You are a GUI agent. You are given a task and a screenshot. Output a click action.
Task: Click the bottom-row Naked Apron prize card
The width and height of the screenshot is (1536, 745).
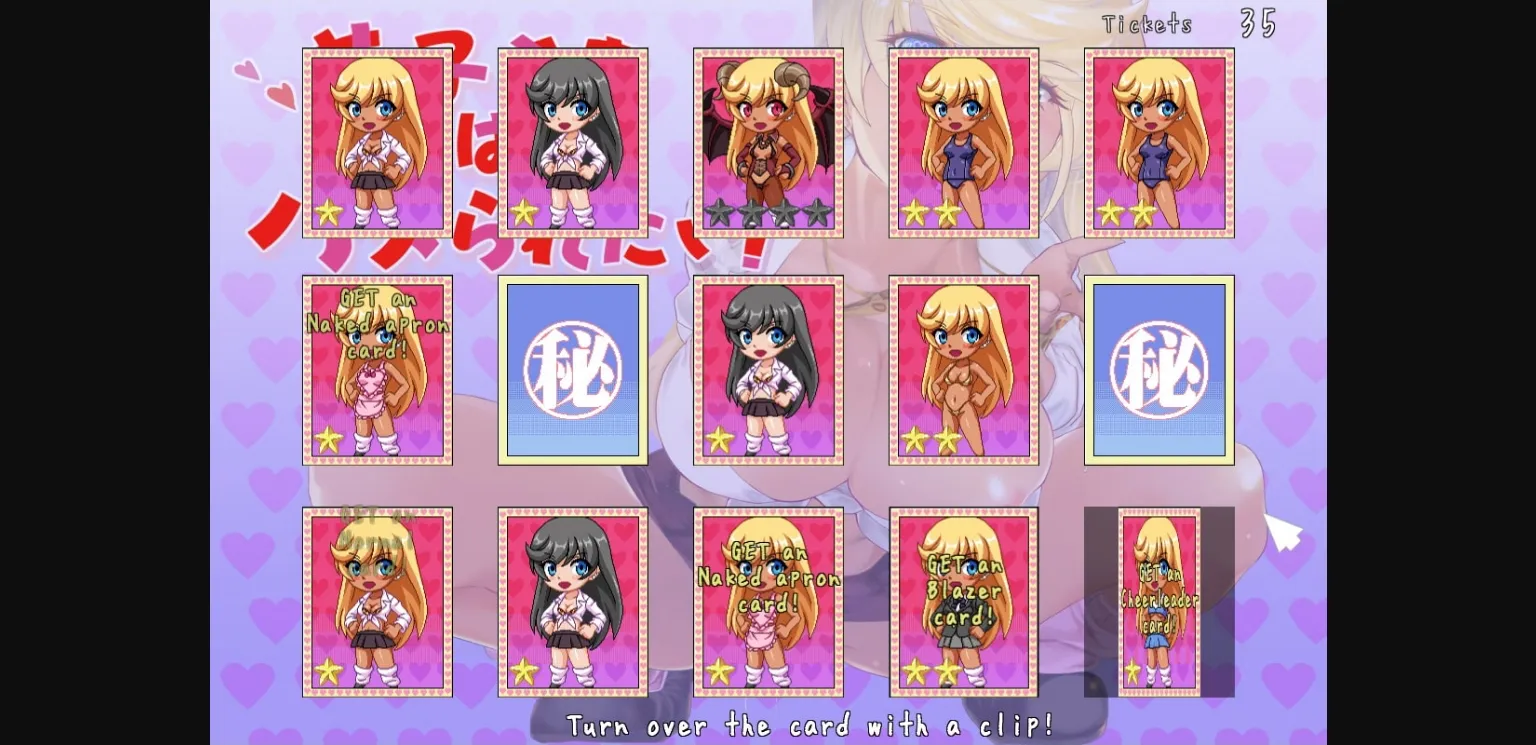click(768, 600)
